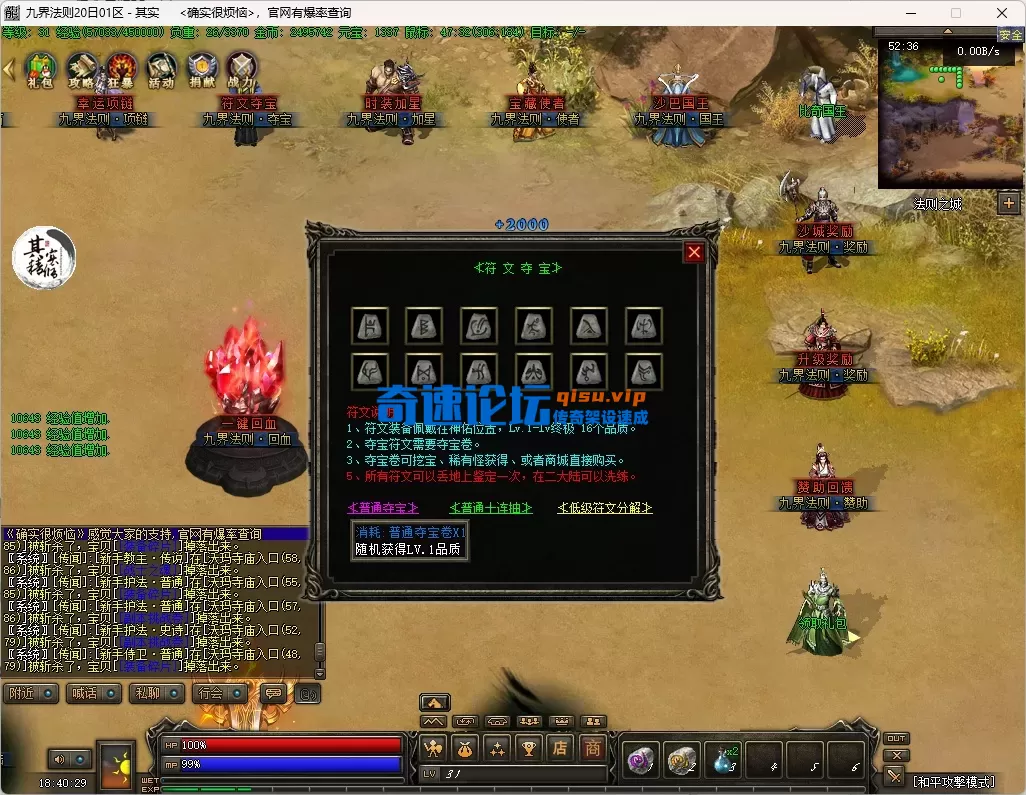Minimize the game window
Image resolution: width=1026 pixels, height=795 pixels.
pyautogui.click(x=909, y=13)
